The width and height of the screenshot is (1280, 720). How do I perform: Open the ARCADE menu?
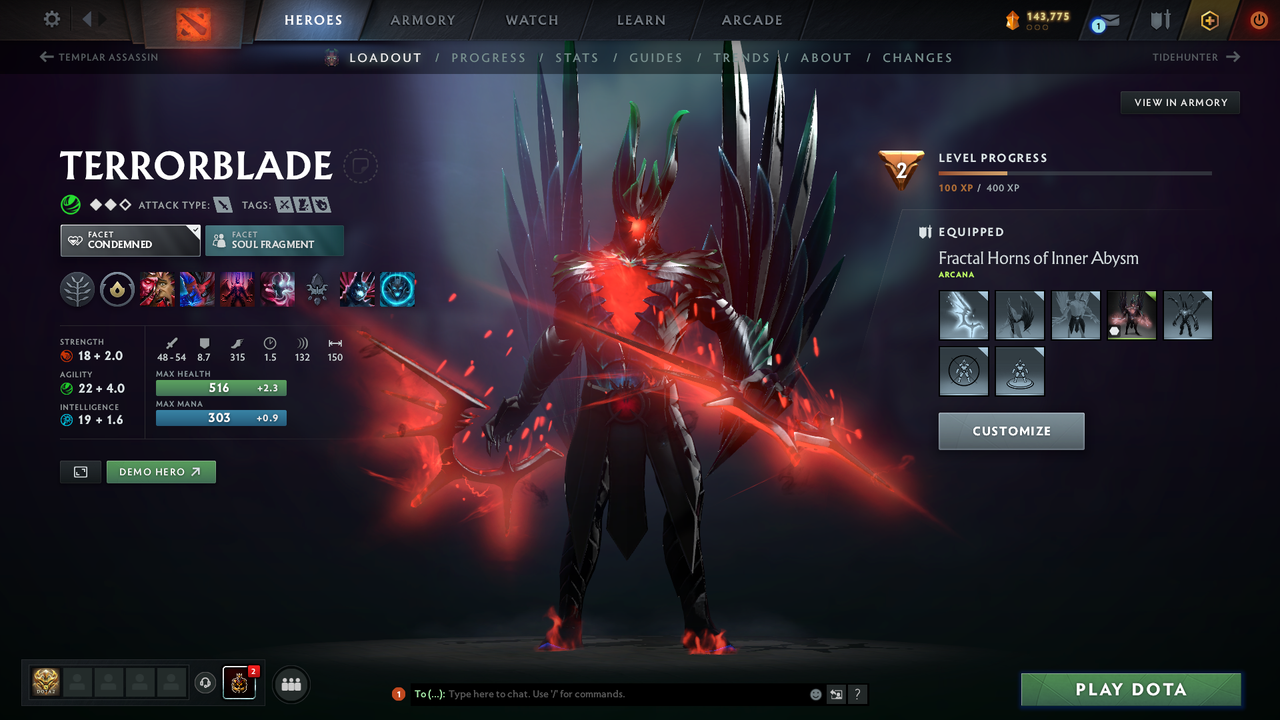click(751, 19)
